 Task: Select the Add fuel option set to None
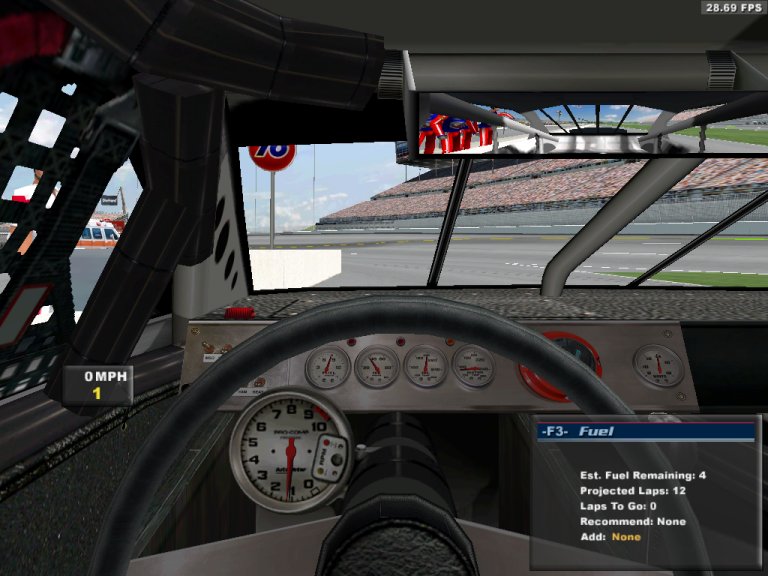click(626, 537)
